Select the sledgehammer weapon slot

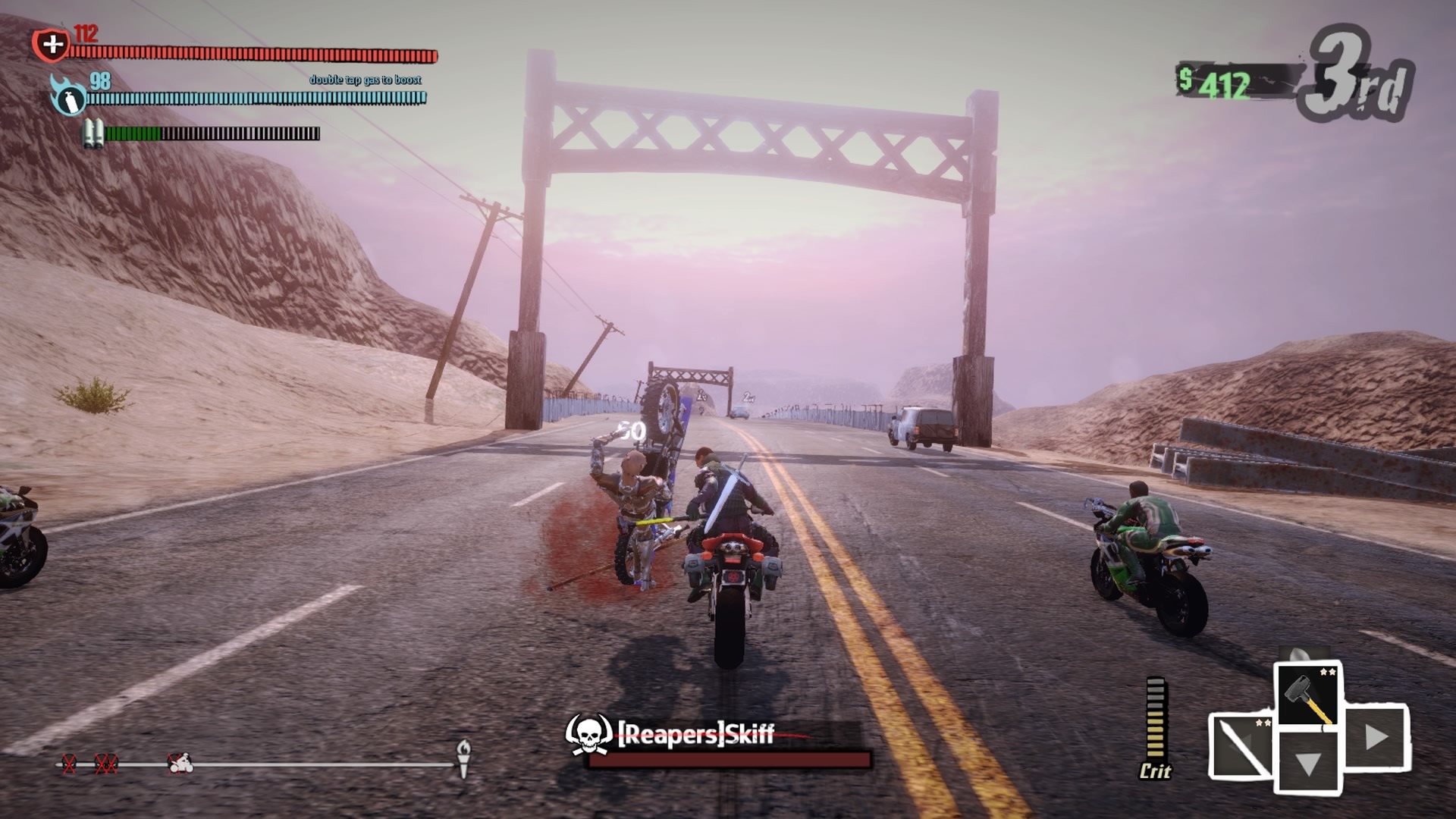pyautogui.click(x=1308, y=695)
